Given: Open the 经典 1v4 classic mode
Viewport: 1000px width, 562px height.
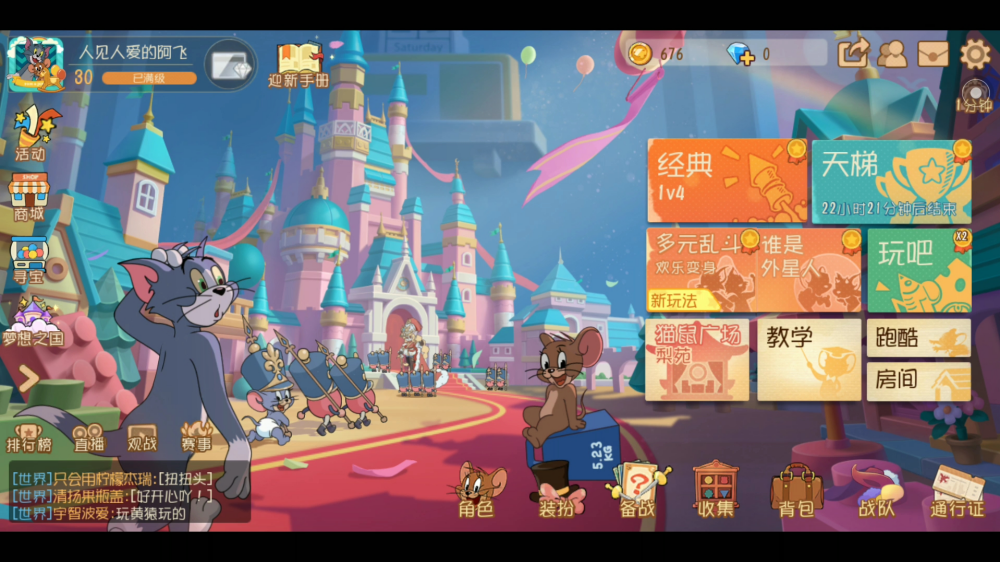Looking at the screenshot, I should tap(726, 180).
